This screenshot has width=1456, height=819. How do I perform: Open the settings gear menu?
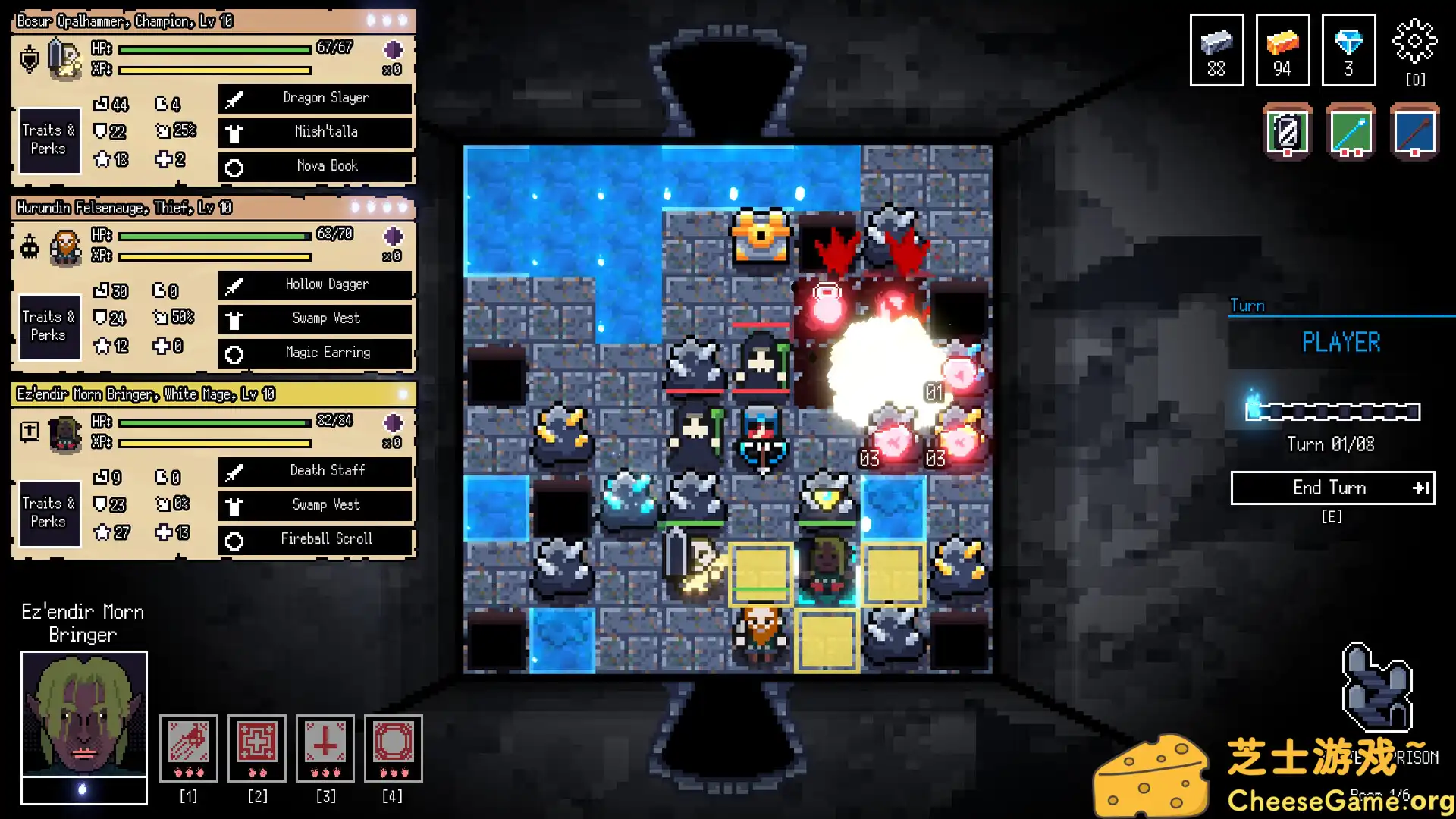tap(1414, 42)
